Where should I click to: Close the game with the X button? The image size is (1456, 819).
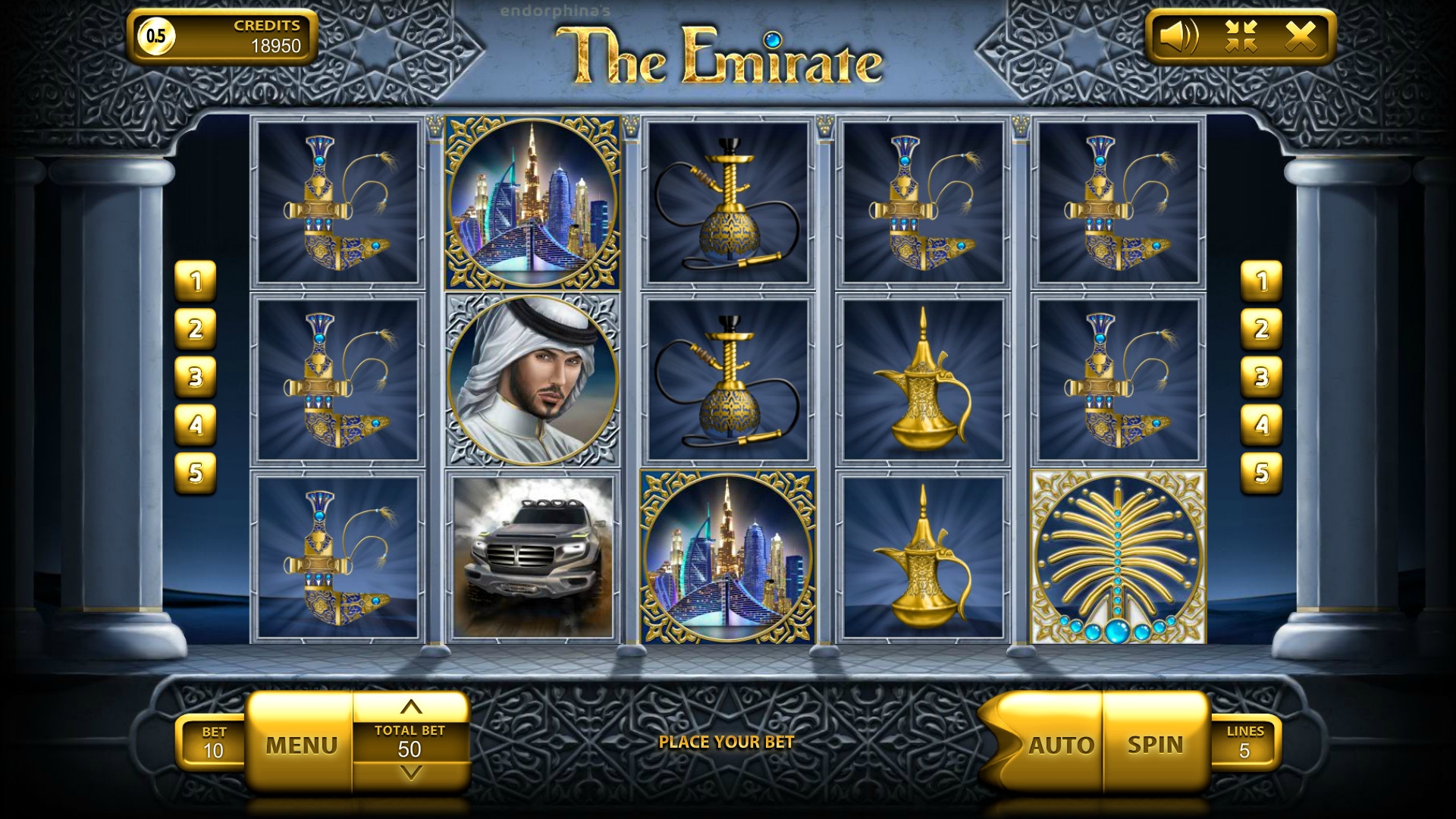[1301, 36]
